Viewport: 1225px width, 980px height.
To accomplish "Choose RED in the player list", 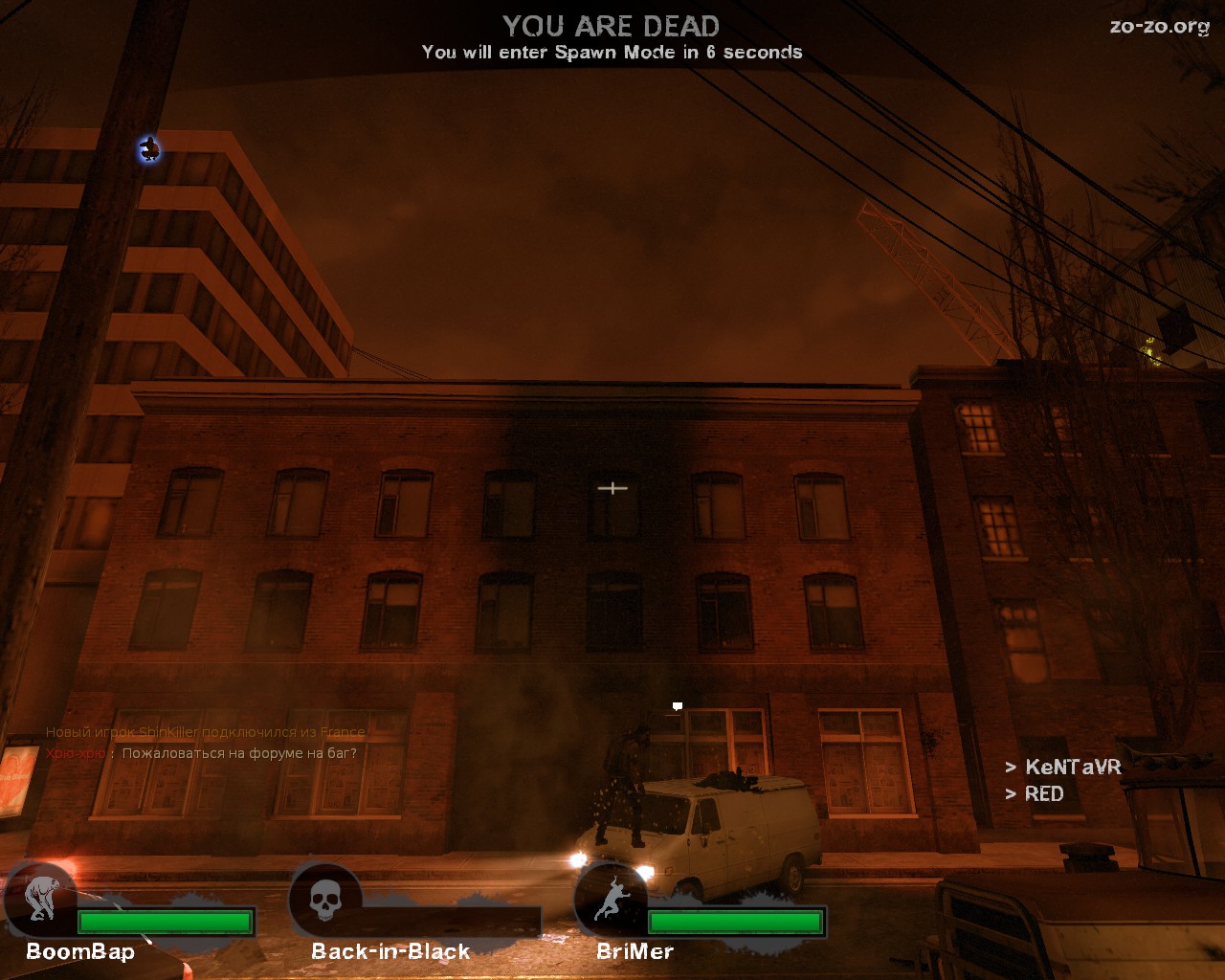I will (x=1043, y=793).
